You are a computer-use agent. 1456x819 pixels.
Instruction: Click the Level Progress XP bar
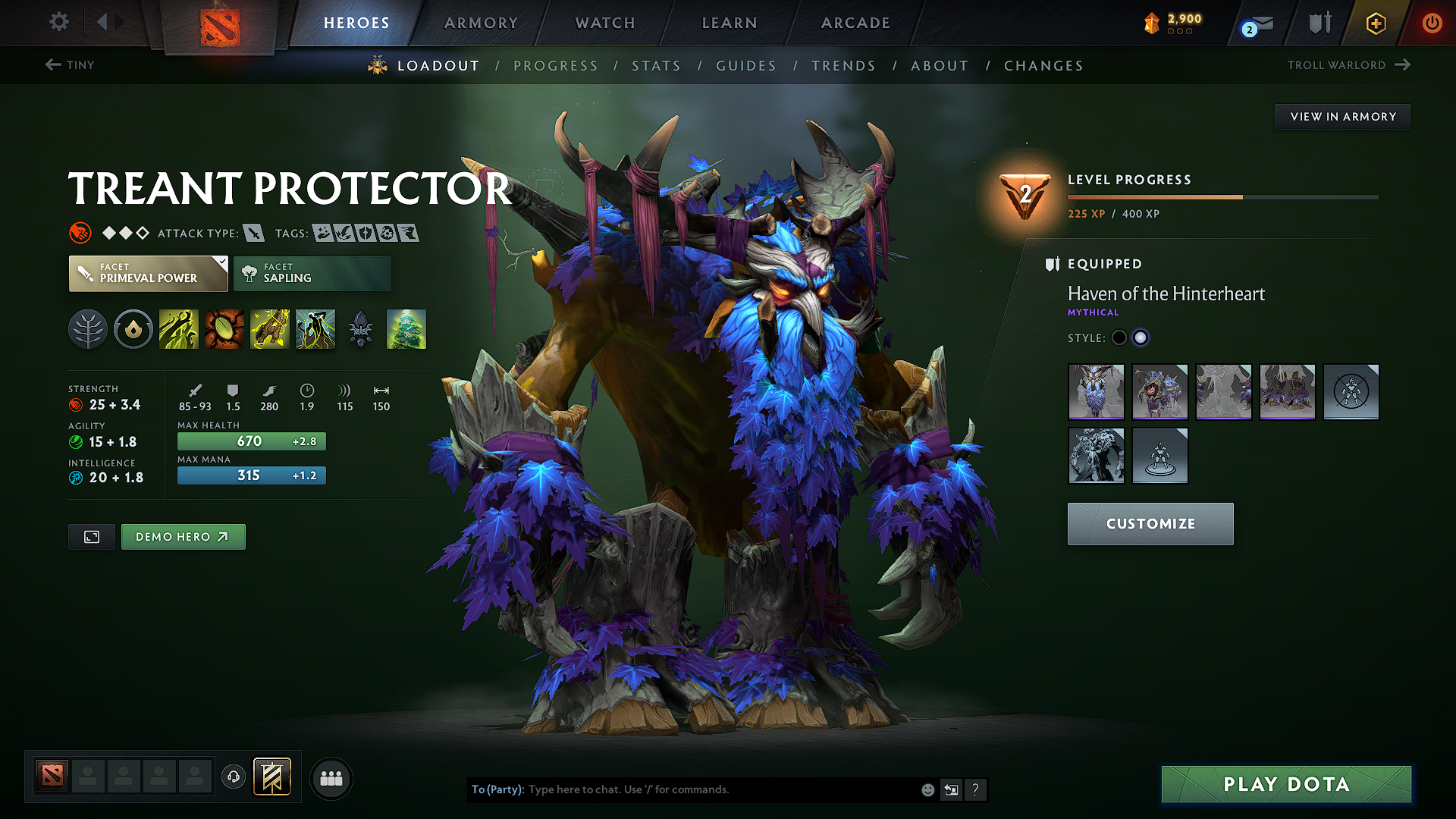(x=1222, y=196)
